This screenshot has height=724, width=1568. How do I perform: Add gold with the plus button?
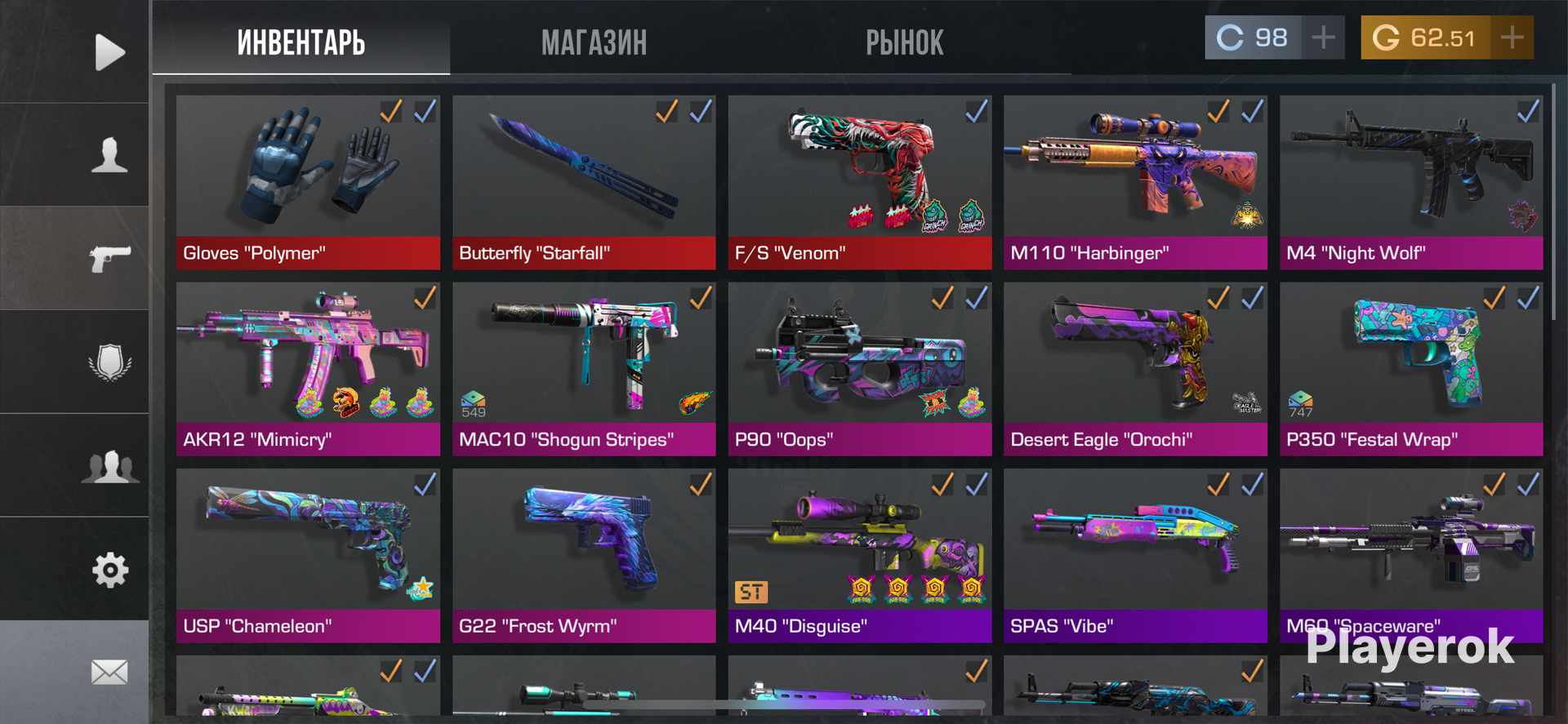coord(1512,38)
